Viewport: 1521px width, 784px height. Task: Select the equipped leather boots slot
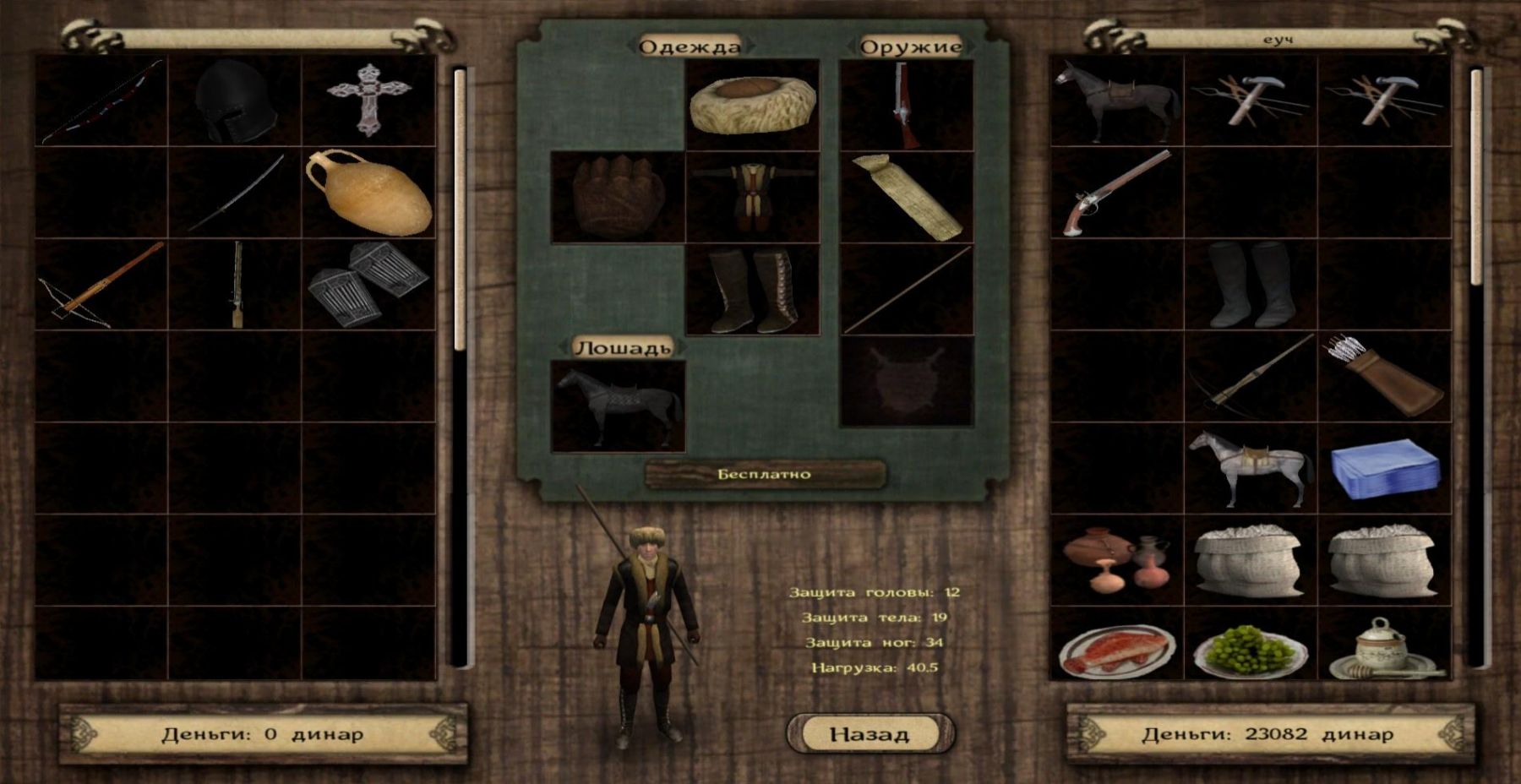pos(752,290)
